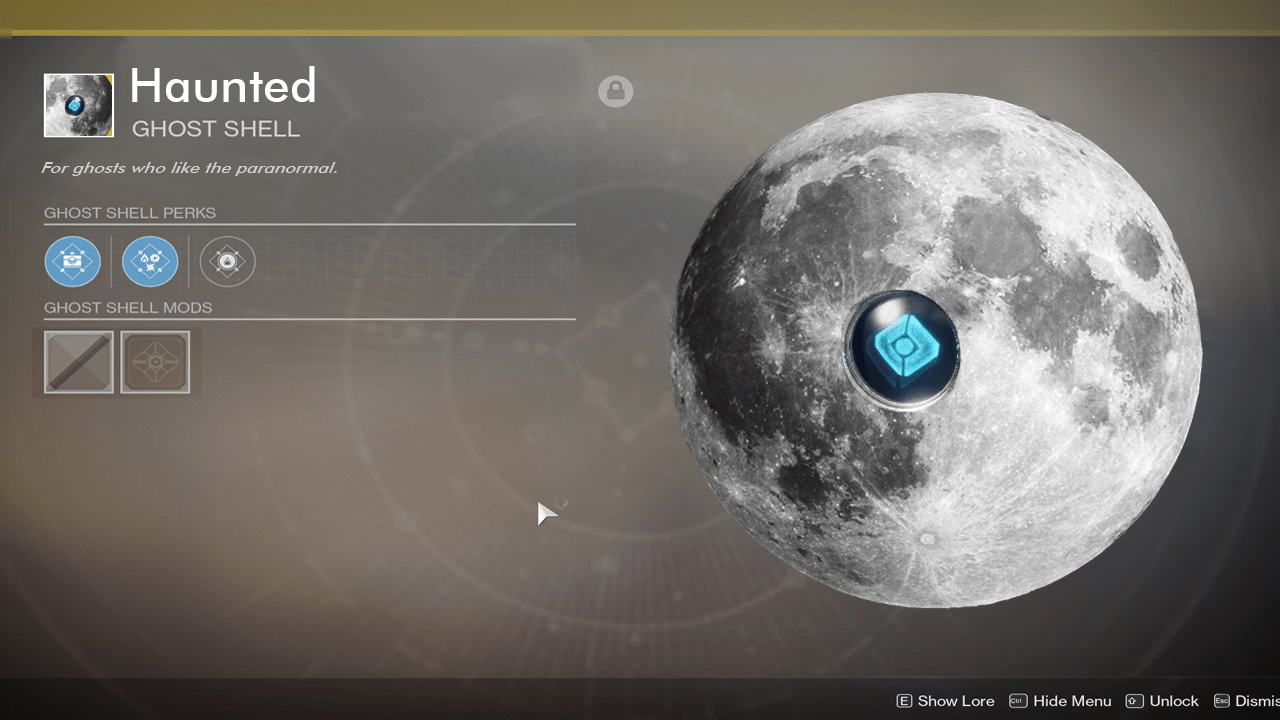Viewport: 1280px width, 720px height.
Task: Open the slashed empty mod slot
Action: pos(78,362)
